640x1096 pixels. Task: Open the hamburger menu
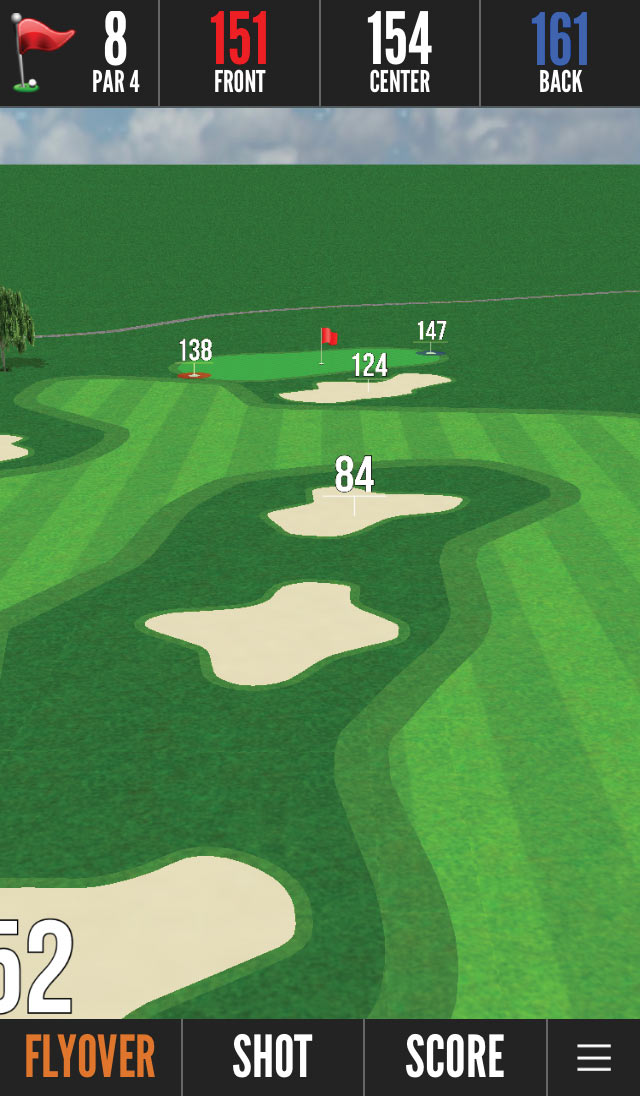594,1057
